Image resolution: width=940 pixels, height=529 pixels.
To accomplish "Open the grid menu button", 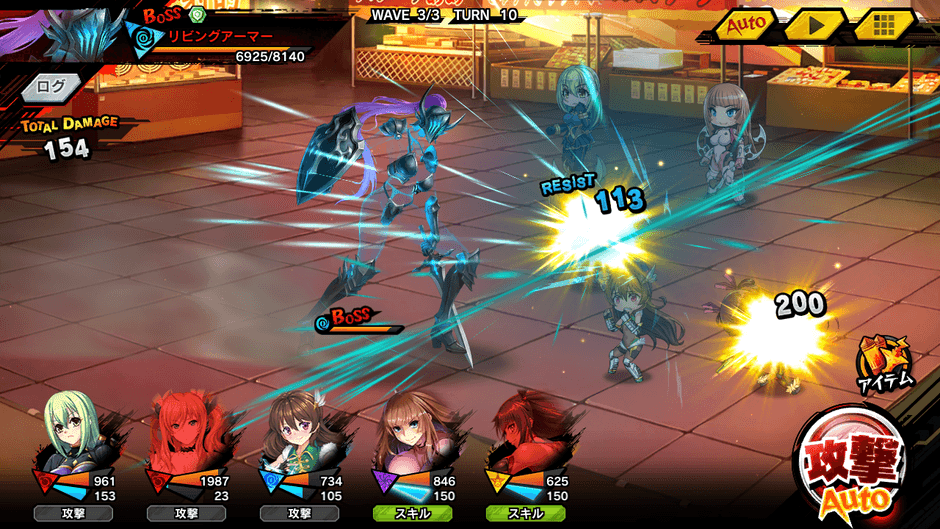I will (881, 24).
